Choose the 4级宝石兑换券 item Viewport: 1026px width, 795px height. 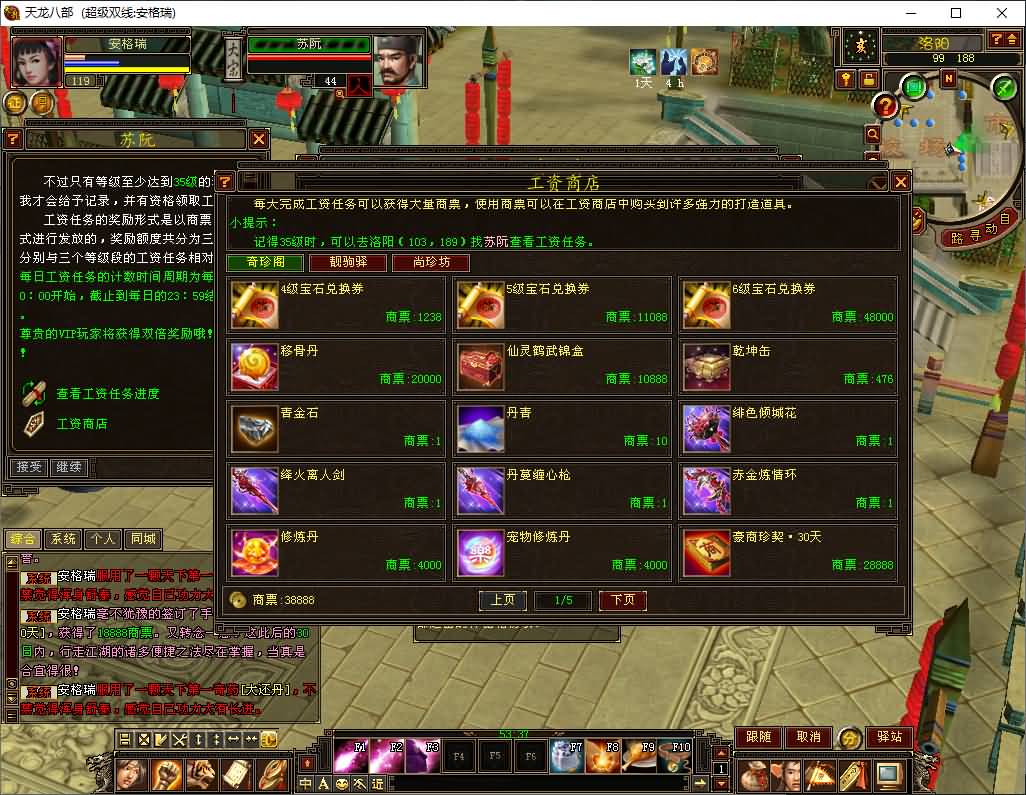pyautogui.click(x=336, y=304)
